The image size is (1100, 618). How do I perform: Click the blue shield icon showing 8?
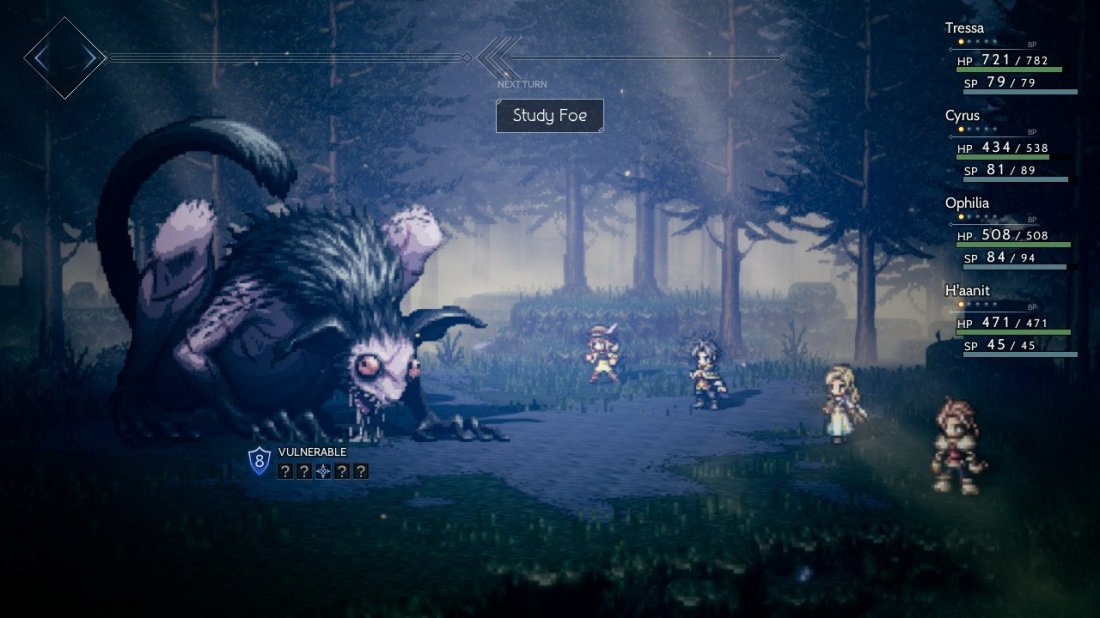pyautogui.click(x=259, y=460)
